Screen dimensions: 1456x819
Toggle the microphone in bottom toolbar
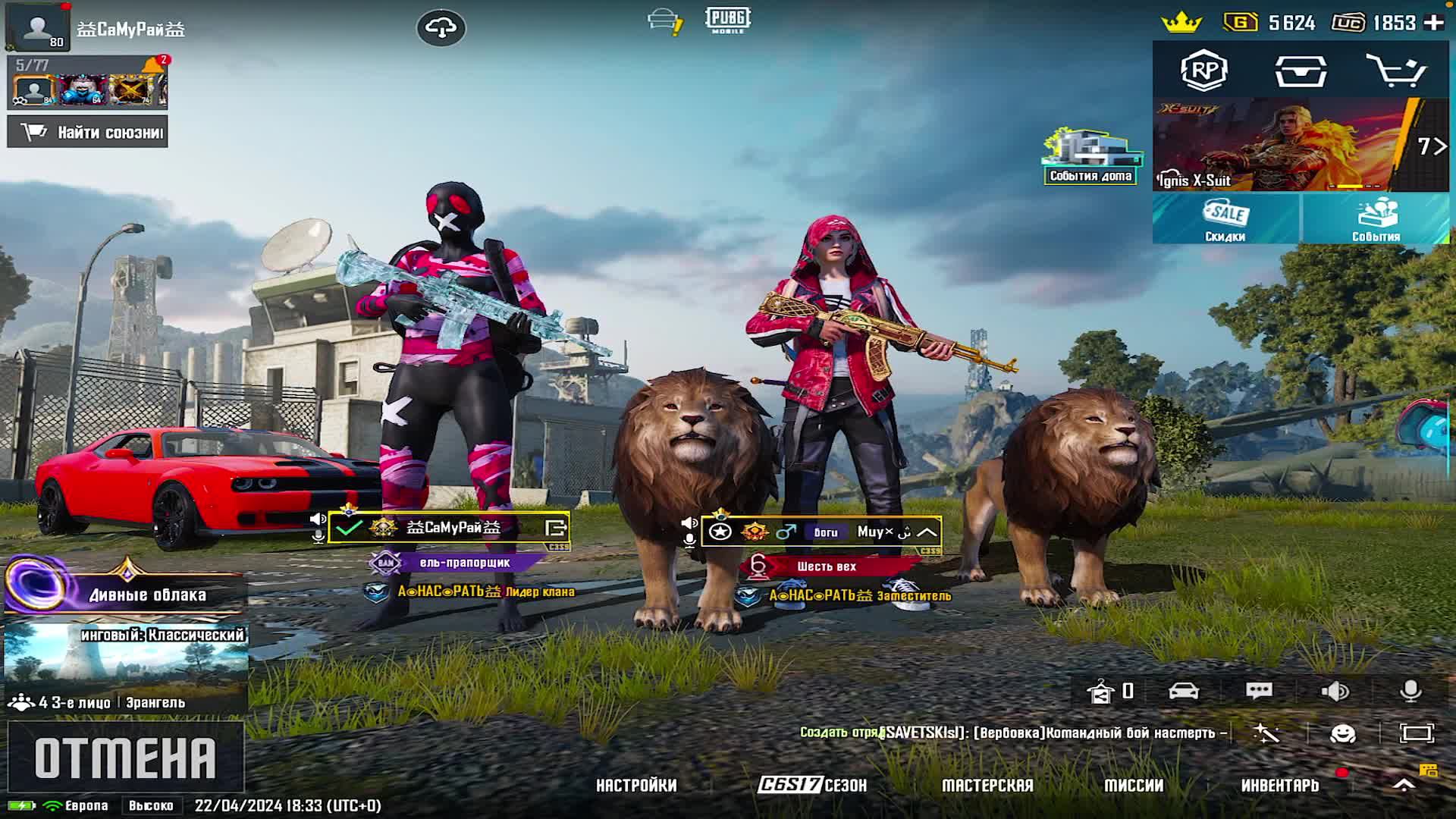pyautogui.click(x=1410, y=691)
